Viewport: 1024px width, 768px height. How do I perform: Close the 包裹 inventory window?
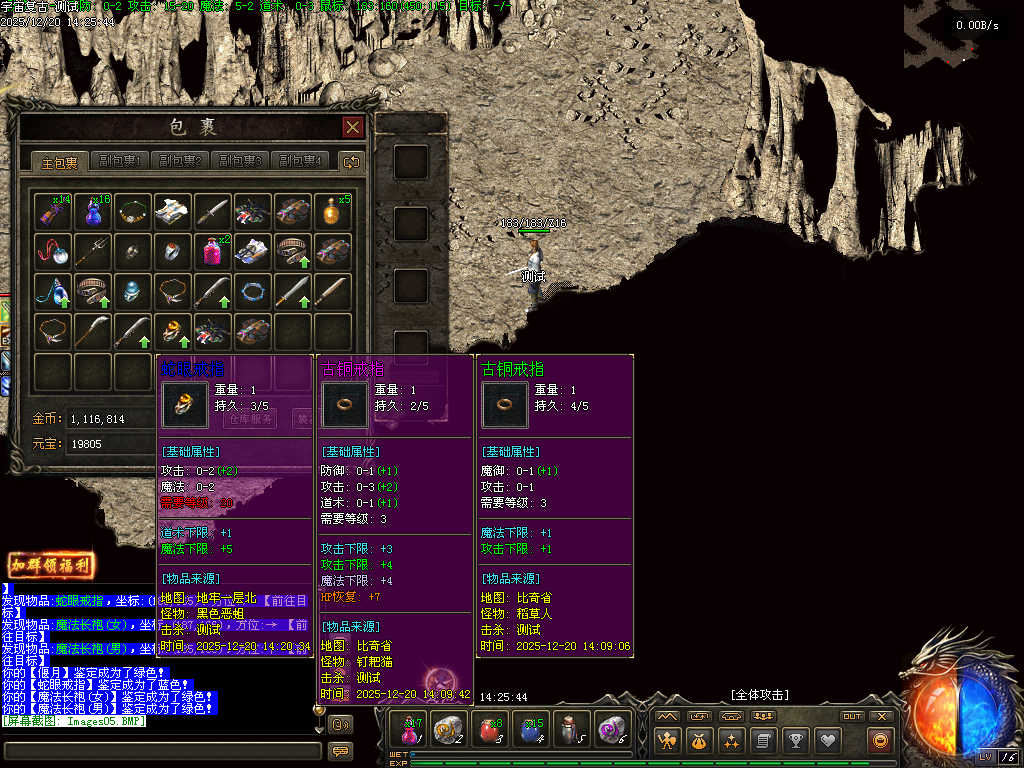(352, 127)
